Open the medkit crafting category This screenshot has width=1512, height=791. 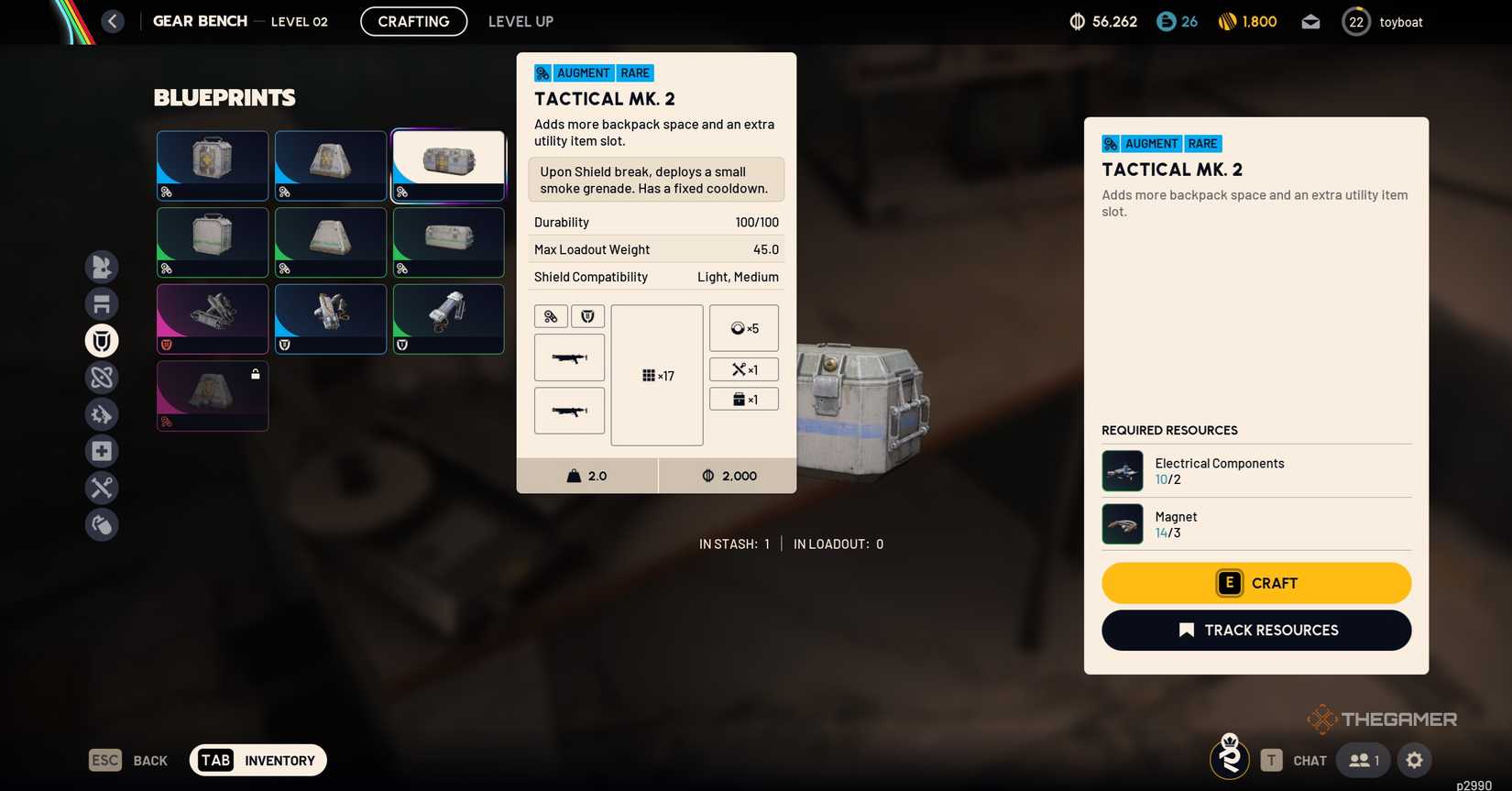[102, 450]
